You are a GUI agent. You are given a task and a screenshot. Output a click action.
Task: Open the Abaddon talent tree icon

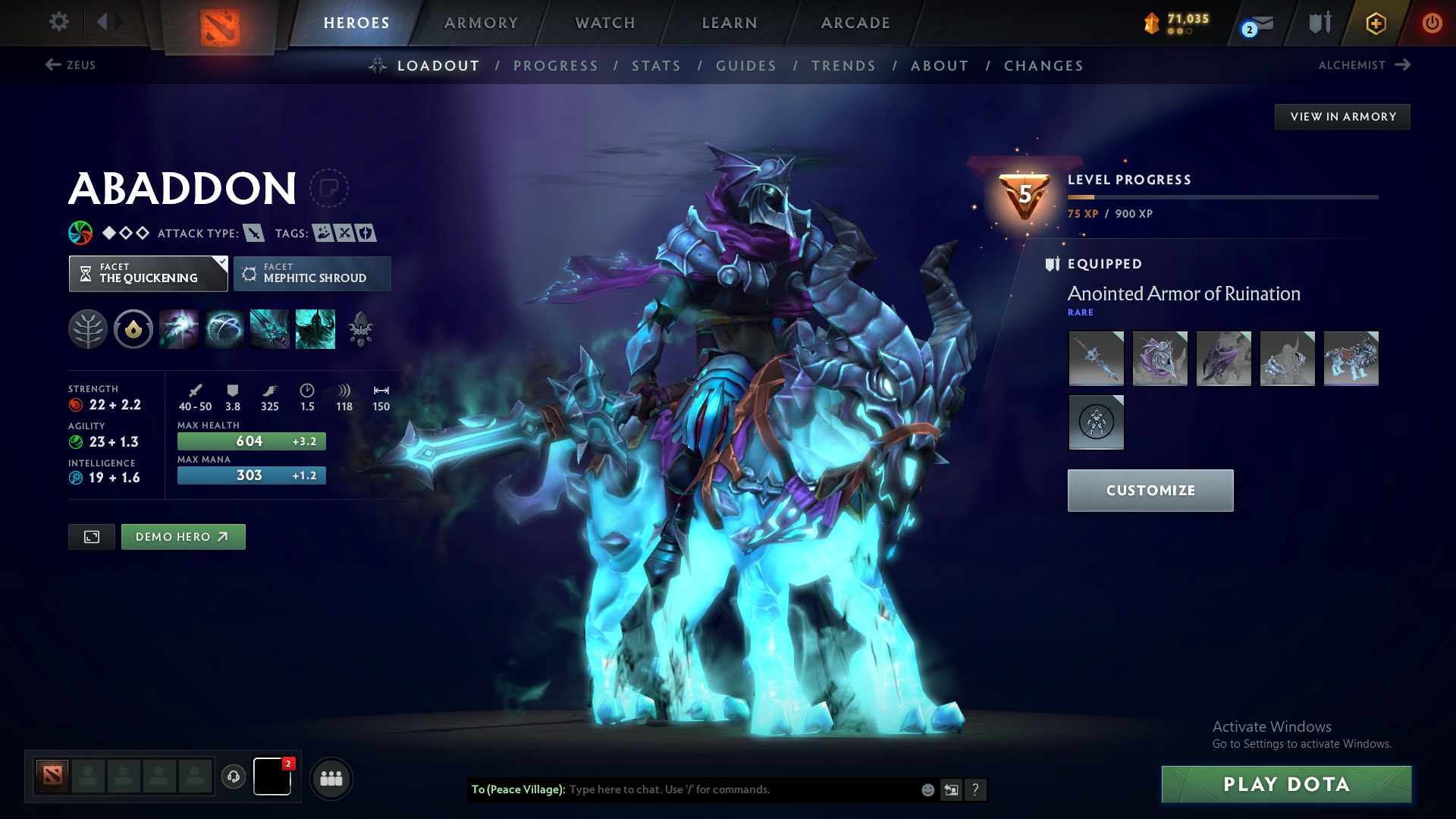click(x=88, y=328)
